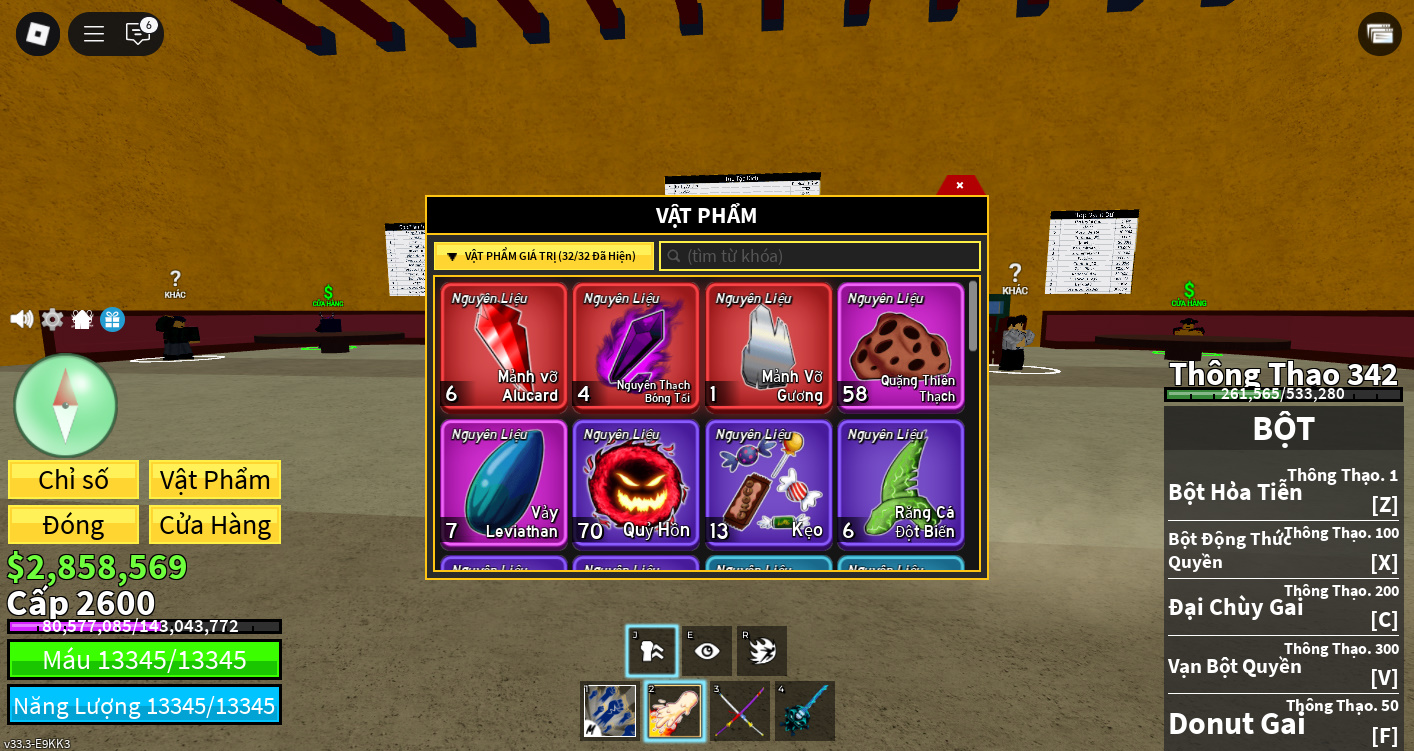Open the blue gift box icon
The height and width of the screenshot is (751, 1414).
tap(113, 319)
